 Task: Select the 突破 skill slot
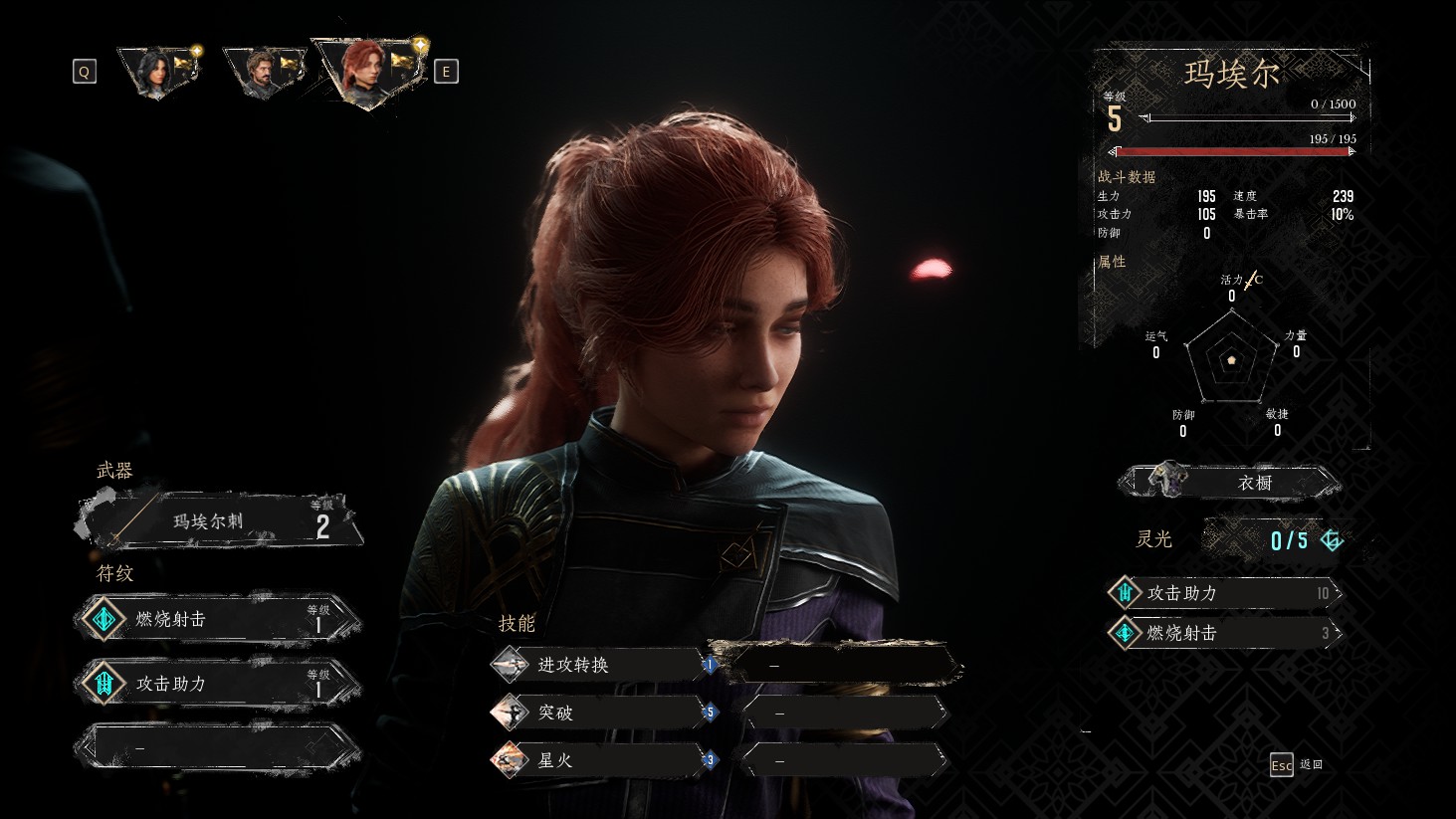(x=597, y=713)
